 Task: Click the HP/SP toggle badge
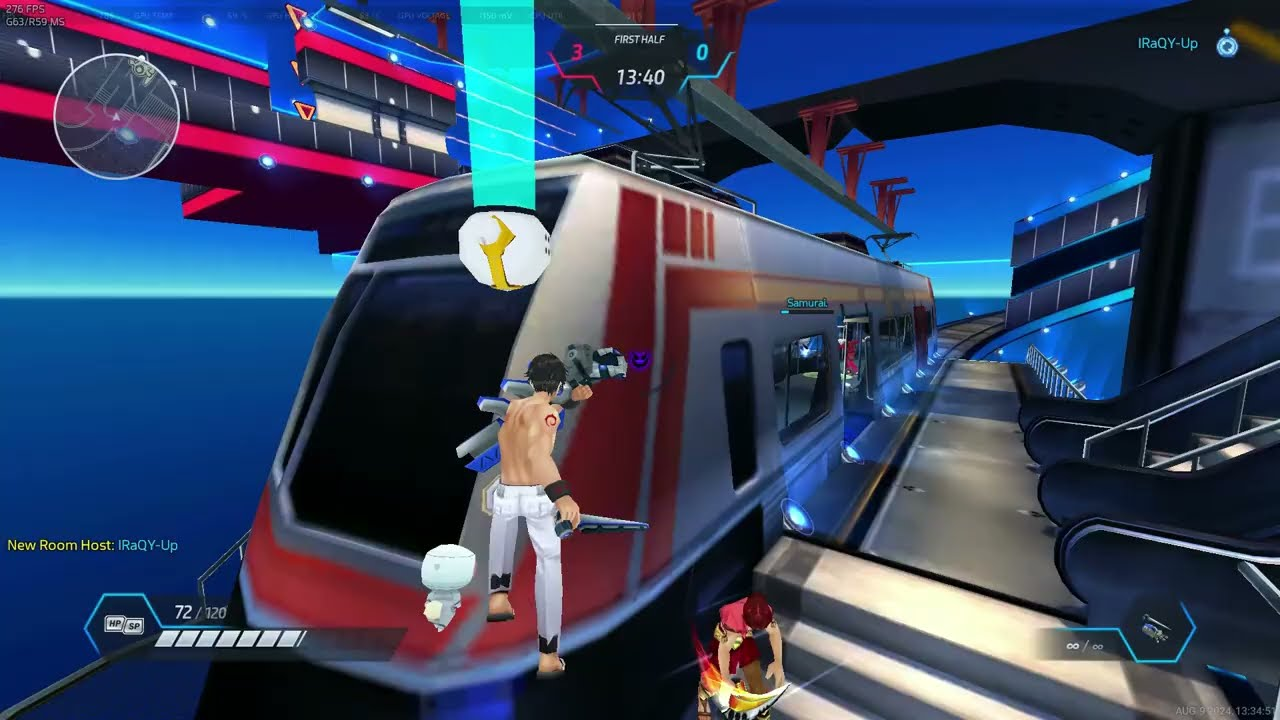click(124, 625)
